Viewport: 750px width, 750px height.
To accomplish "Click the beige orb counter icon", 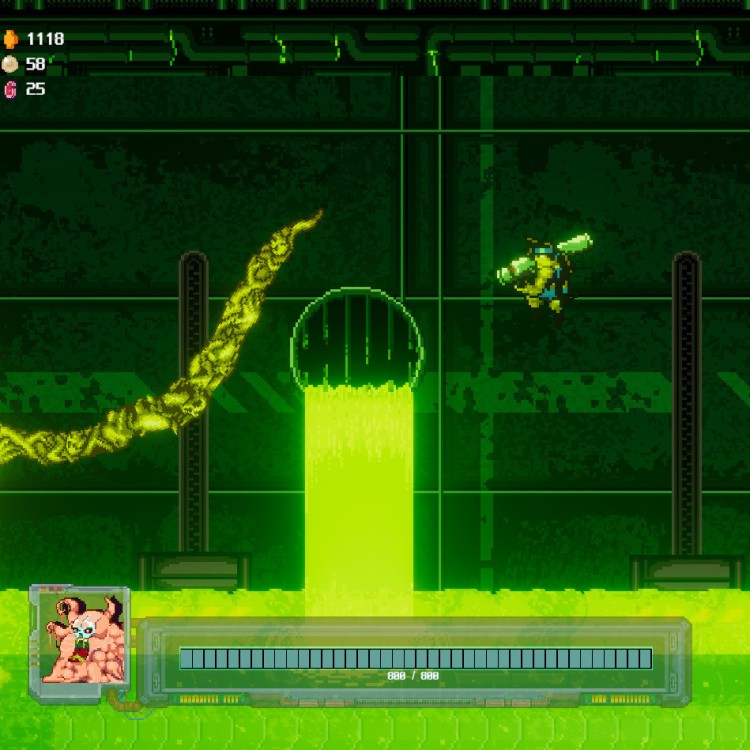I will [x=10, y=64].
